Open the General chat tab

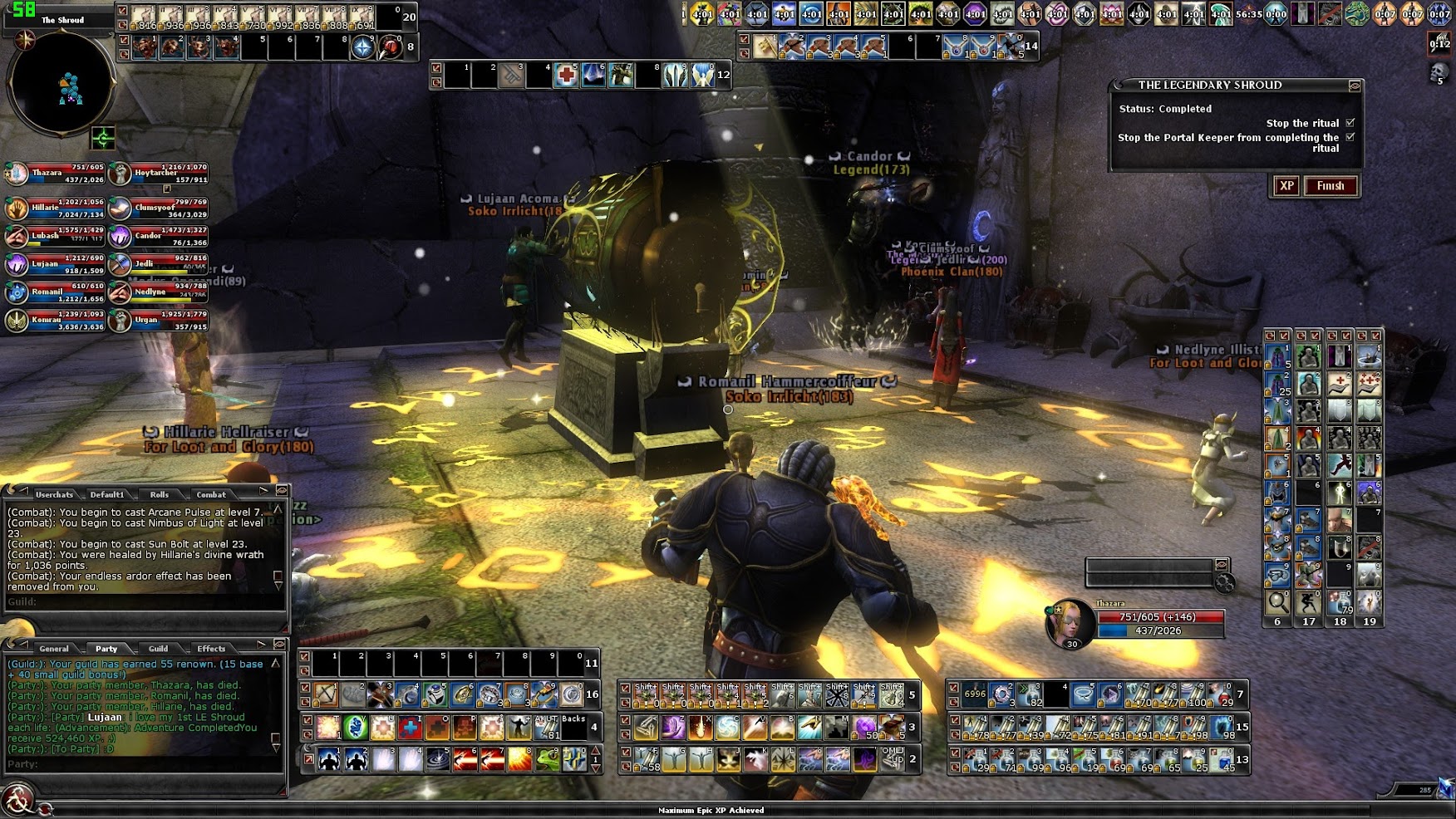click(x=54, y=649)
